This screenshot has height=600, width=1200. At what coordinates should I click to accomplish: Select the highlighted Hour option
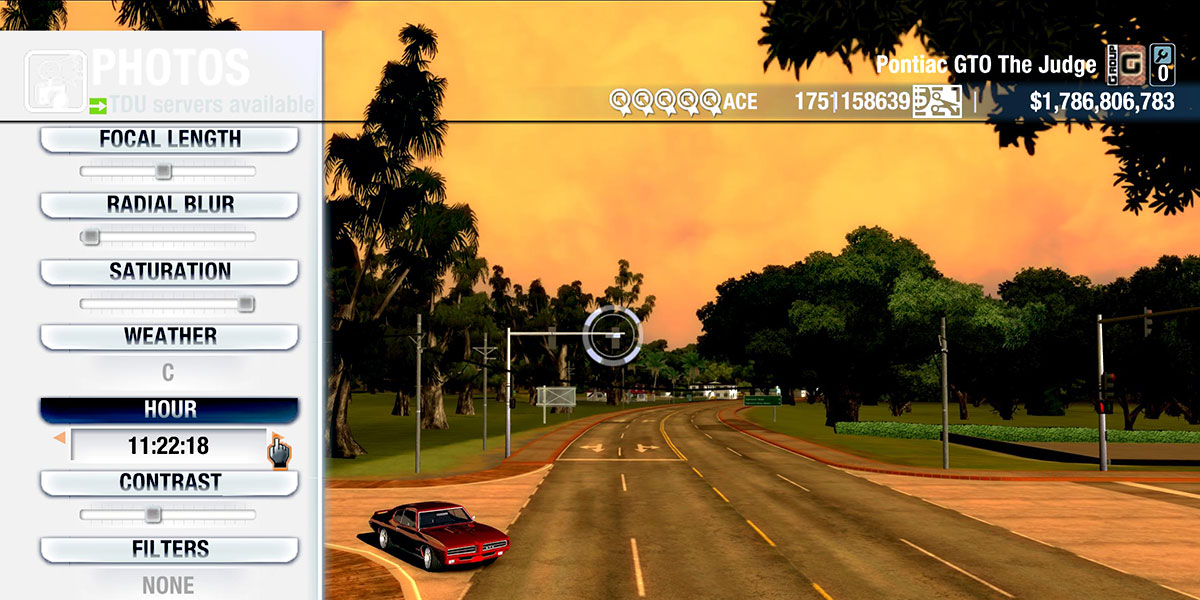click(x=169, y=410)
